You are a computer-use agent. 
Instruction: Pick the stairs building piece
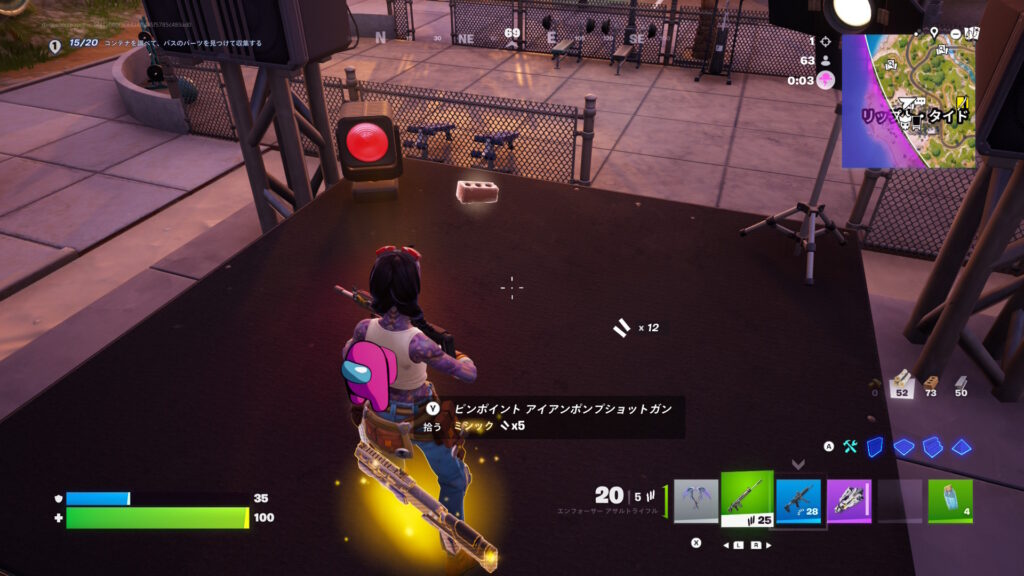[932, 447]
